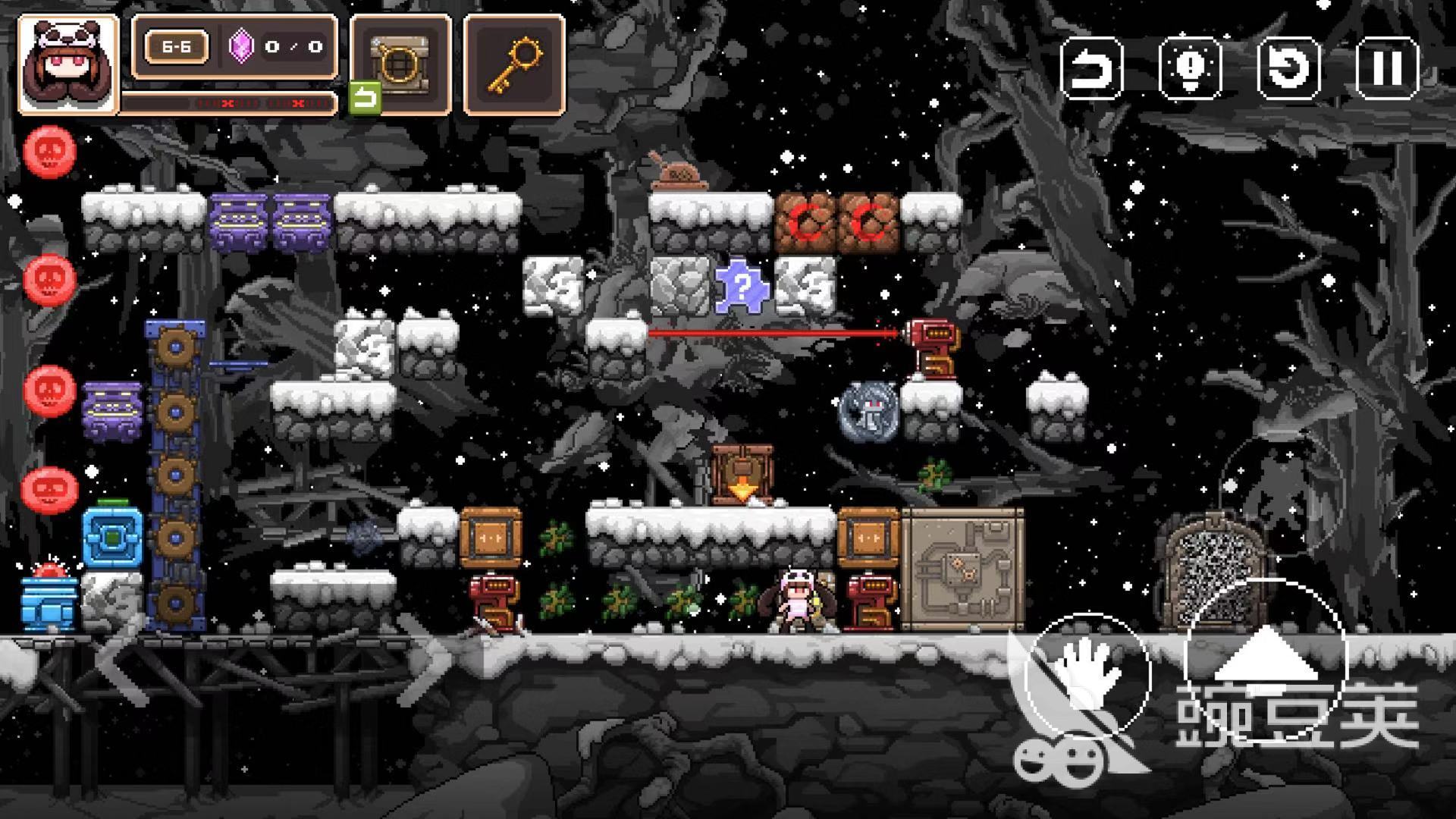Tap the panda-hood character portrait

68,65
